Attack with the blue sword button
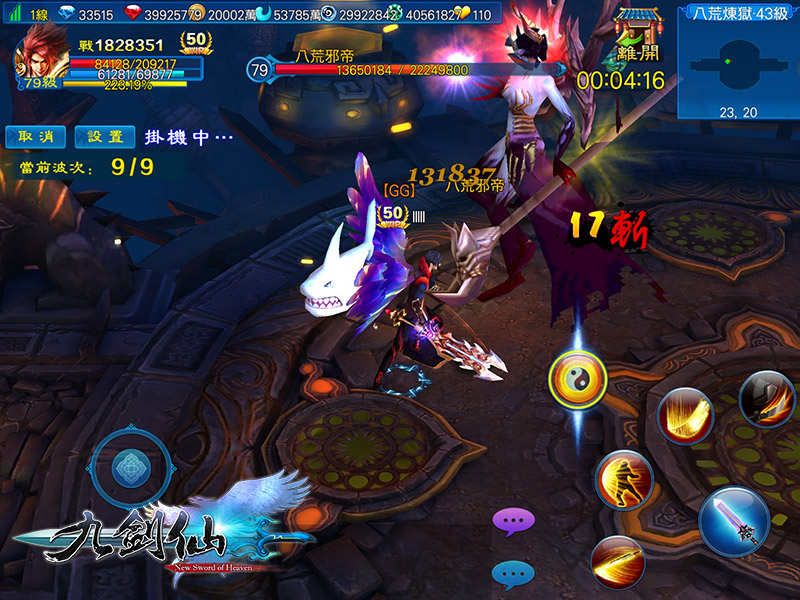 tap(733, 522)
